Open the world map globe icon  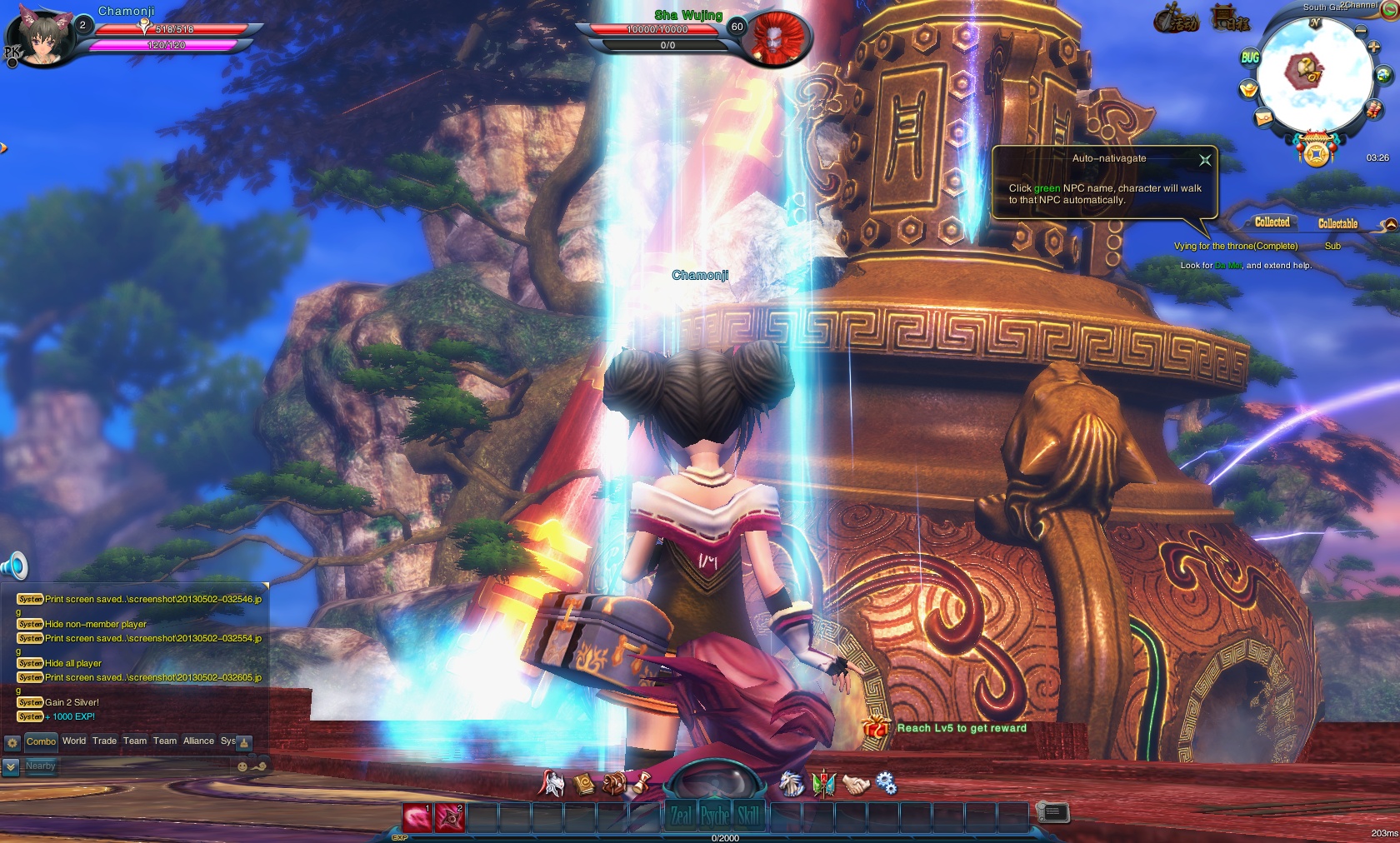[1384, 76]
